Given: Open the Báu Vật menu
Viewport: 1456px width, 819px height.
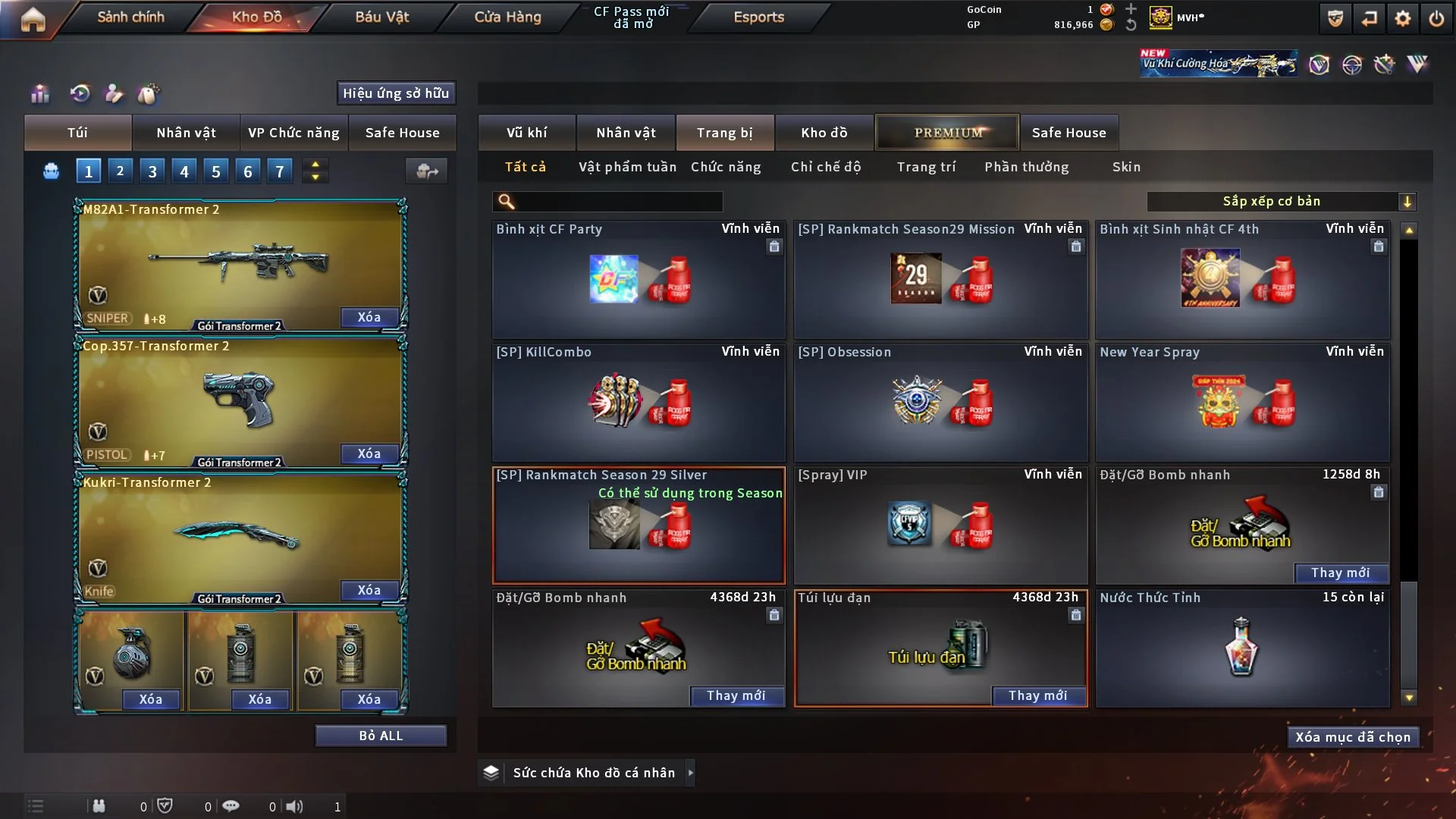Looking at the screenshot, I should pos(381,17).
